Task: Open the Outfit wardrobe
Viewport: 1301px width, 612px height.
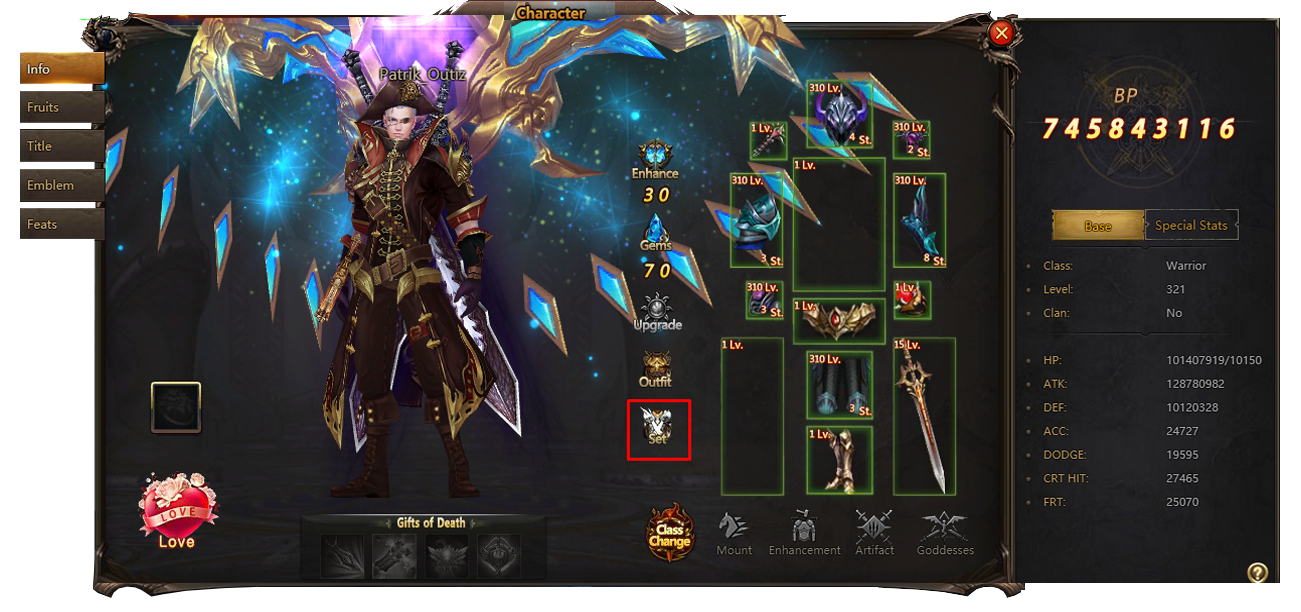Action: pos(656,369)
